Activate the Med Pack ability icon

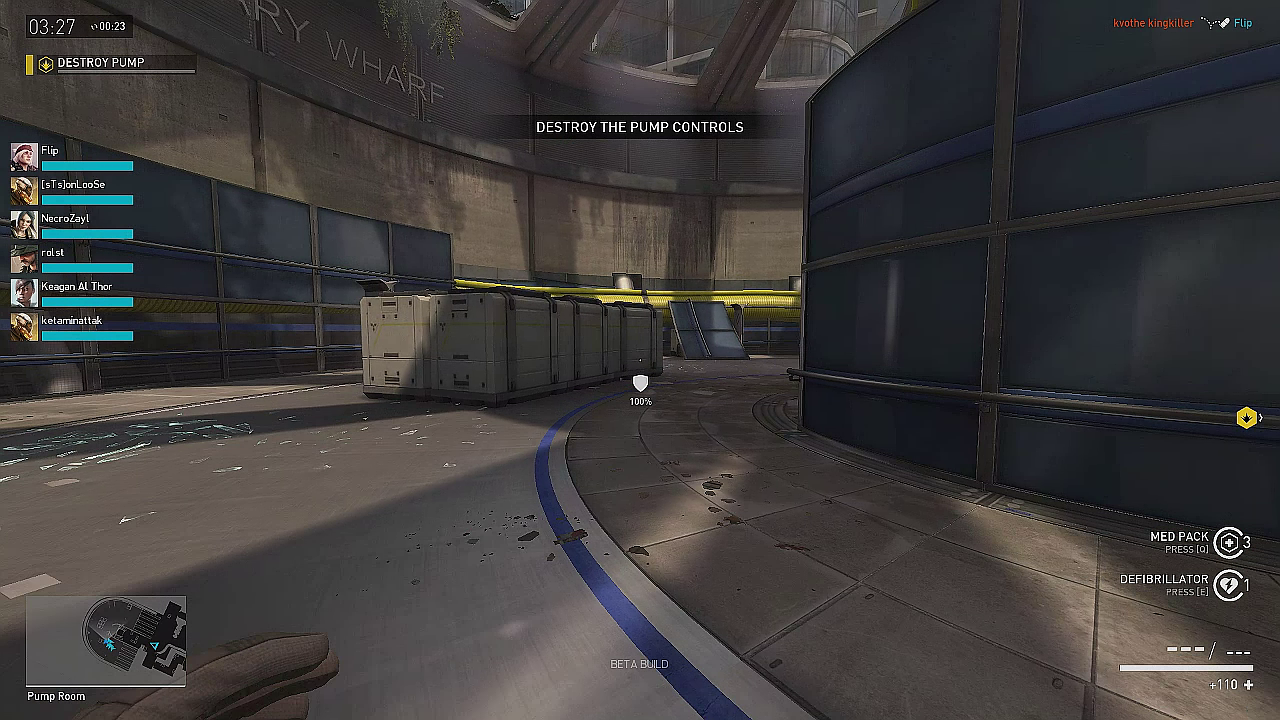tap(1229, 542)
